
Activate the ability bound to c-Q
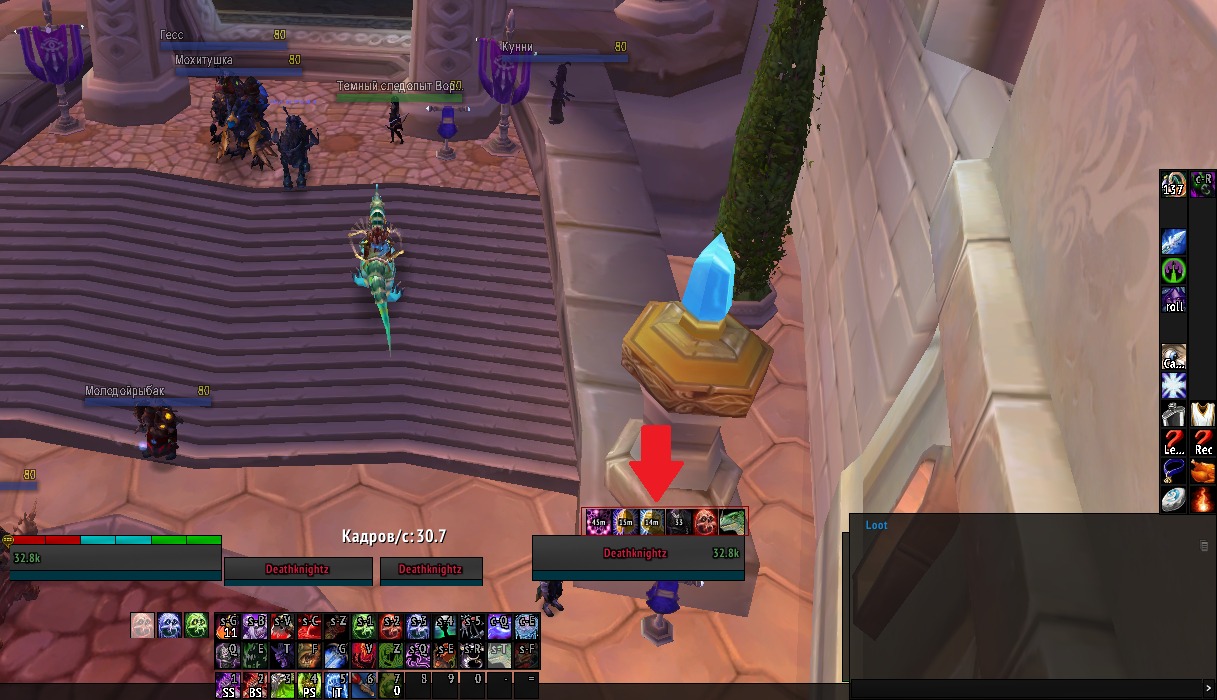tap(499, 627)
